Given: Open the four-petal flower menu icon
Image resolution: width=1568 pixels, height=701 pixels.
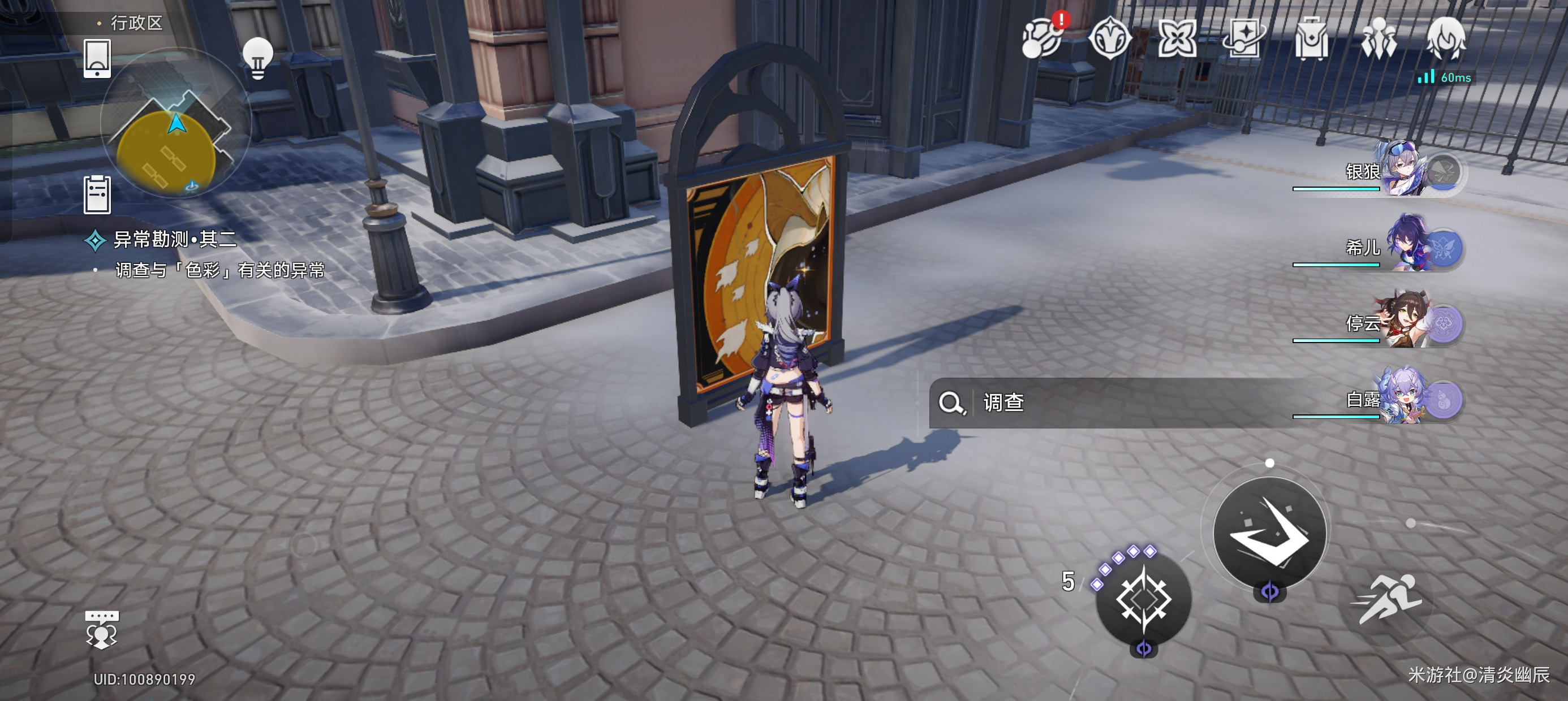Looking at the screenshot, I should point(1177,38).
